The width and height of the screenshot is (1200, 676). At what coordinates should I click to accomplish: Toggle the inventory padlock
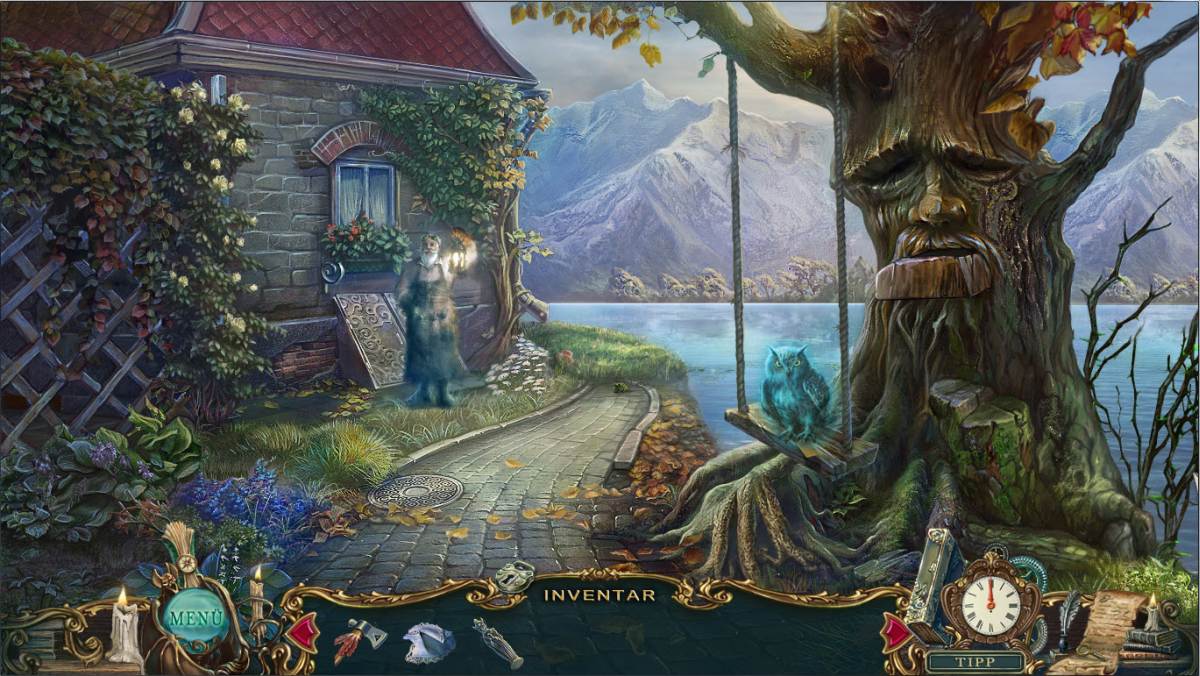[x=515, y=577]
